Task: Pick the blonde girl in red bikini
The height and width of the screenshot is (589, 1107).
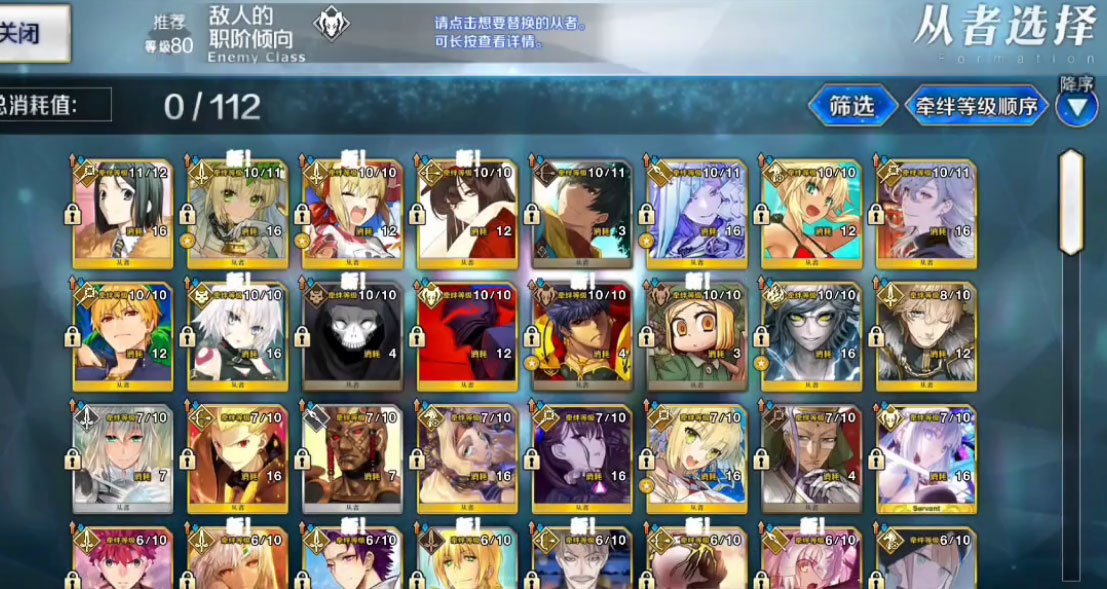Action: pos(811,212)
